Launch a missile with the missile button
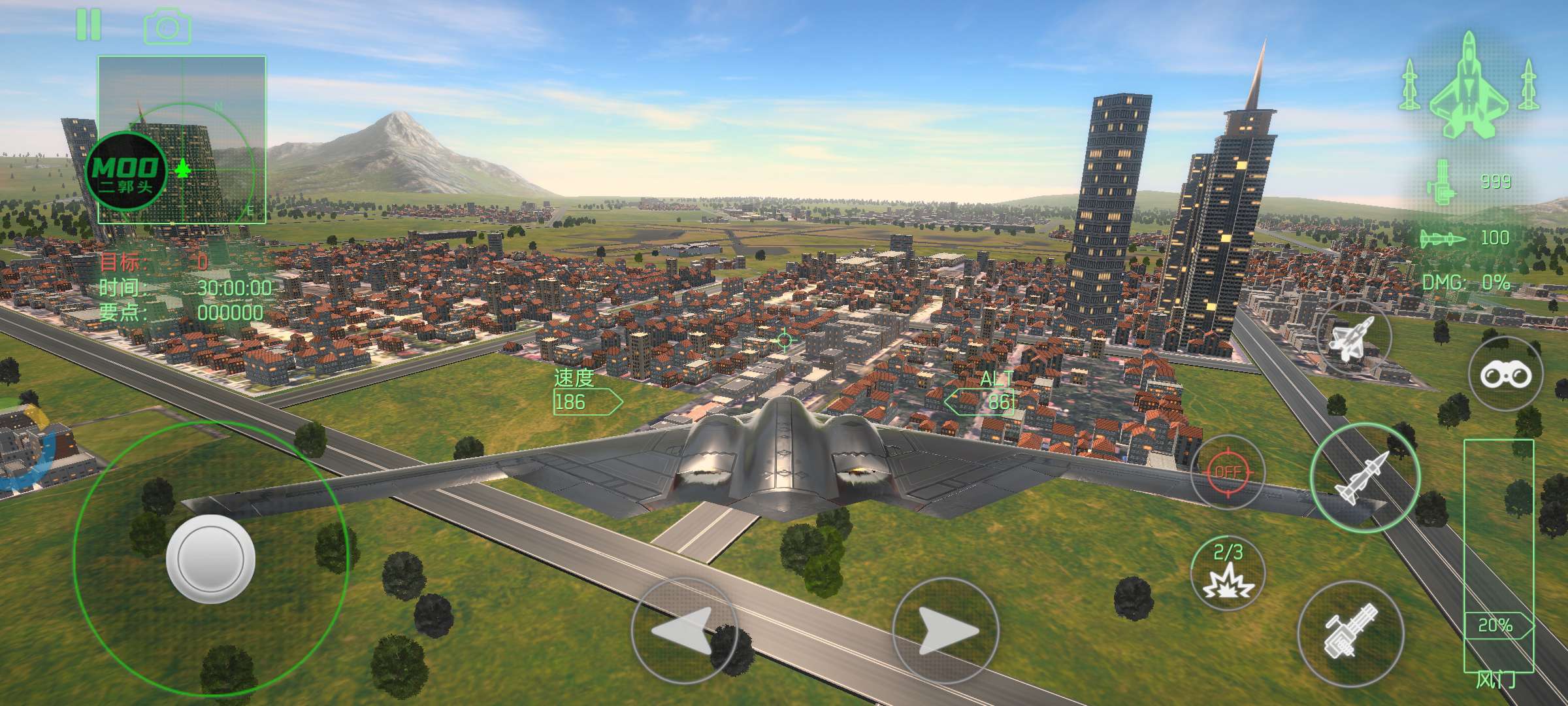Image resolution: width=1568 pixels, height=706 pixels. [x=1365, y=477]
